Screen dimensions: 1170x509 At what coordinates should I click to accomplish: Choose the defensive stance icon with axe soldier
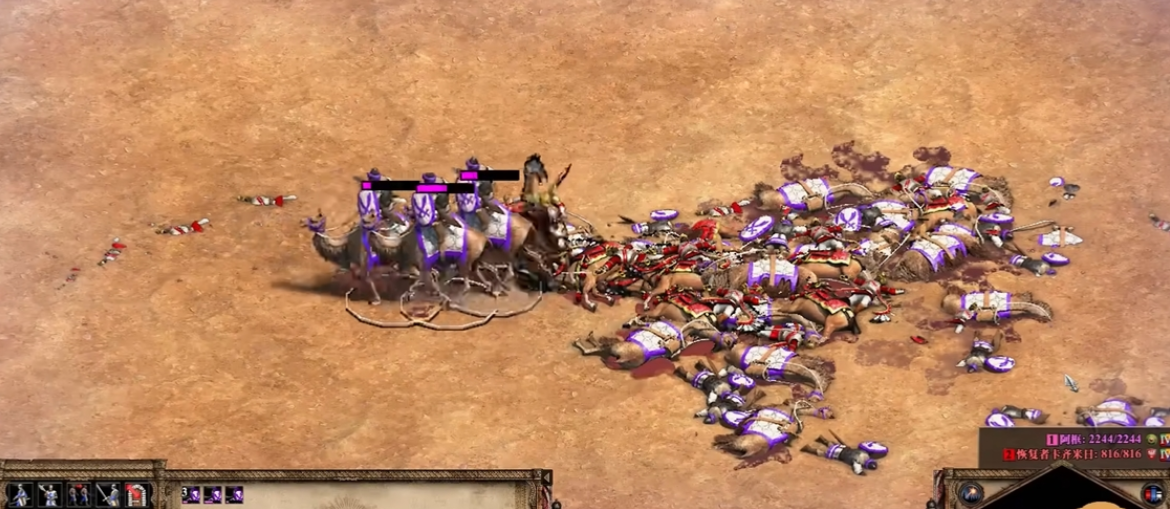tap(49, 494)
